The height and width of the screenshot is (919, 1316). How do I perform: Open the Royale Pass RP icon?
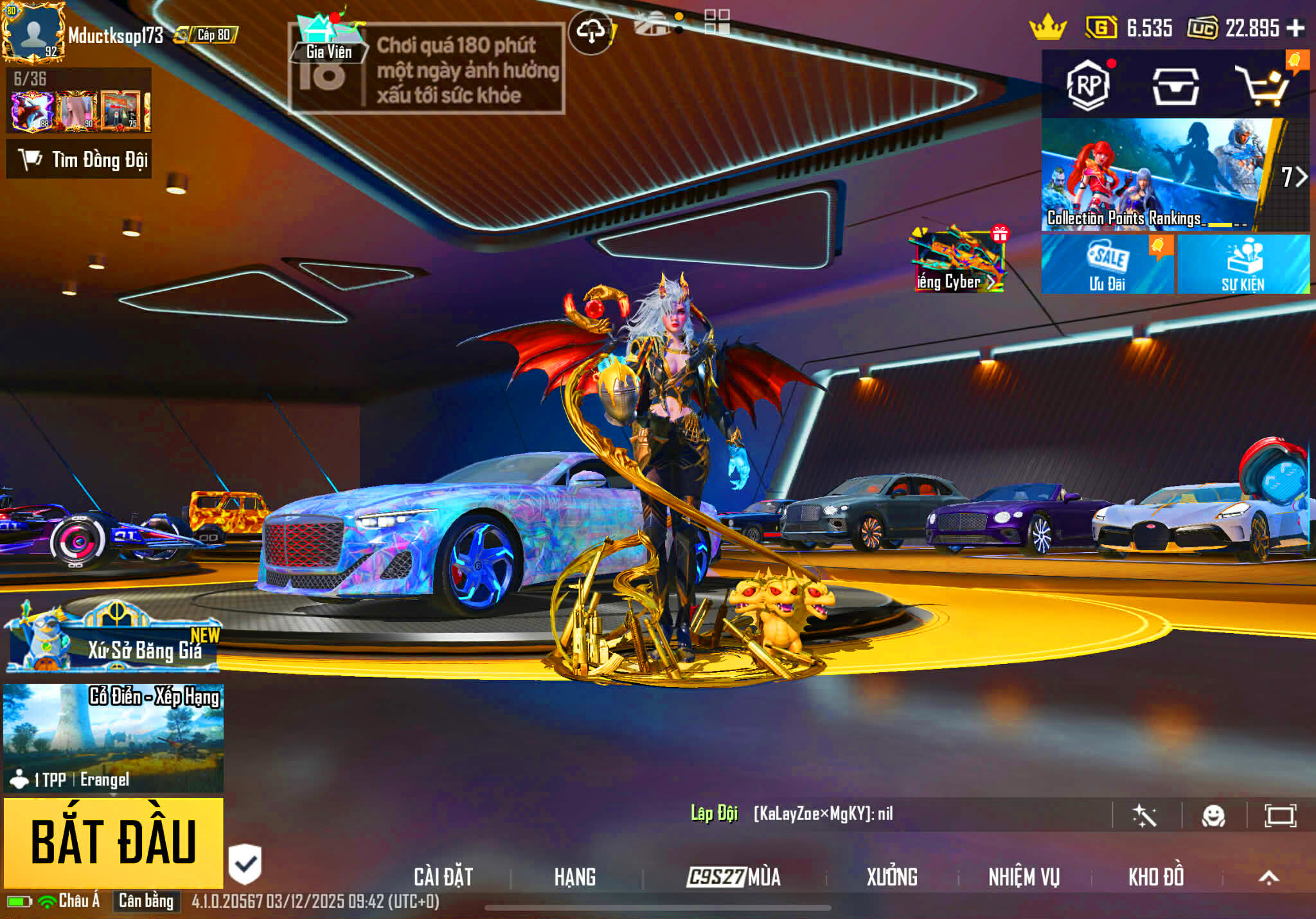(1089, 85)
